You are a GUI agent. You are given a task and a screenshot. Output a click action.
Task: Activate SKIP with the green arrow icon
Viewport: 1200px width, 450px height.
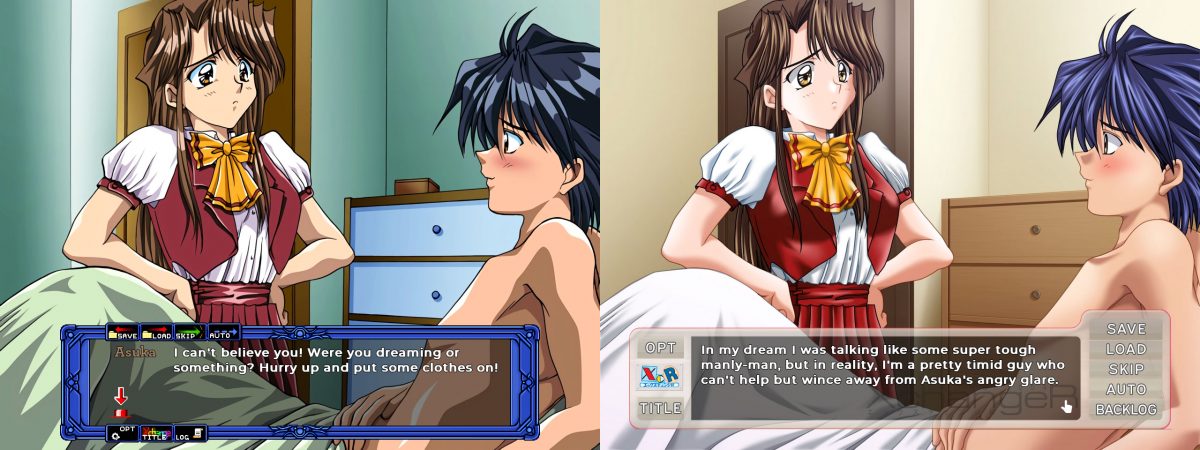[x=189, y=332]
